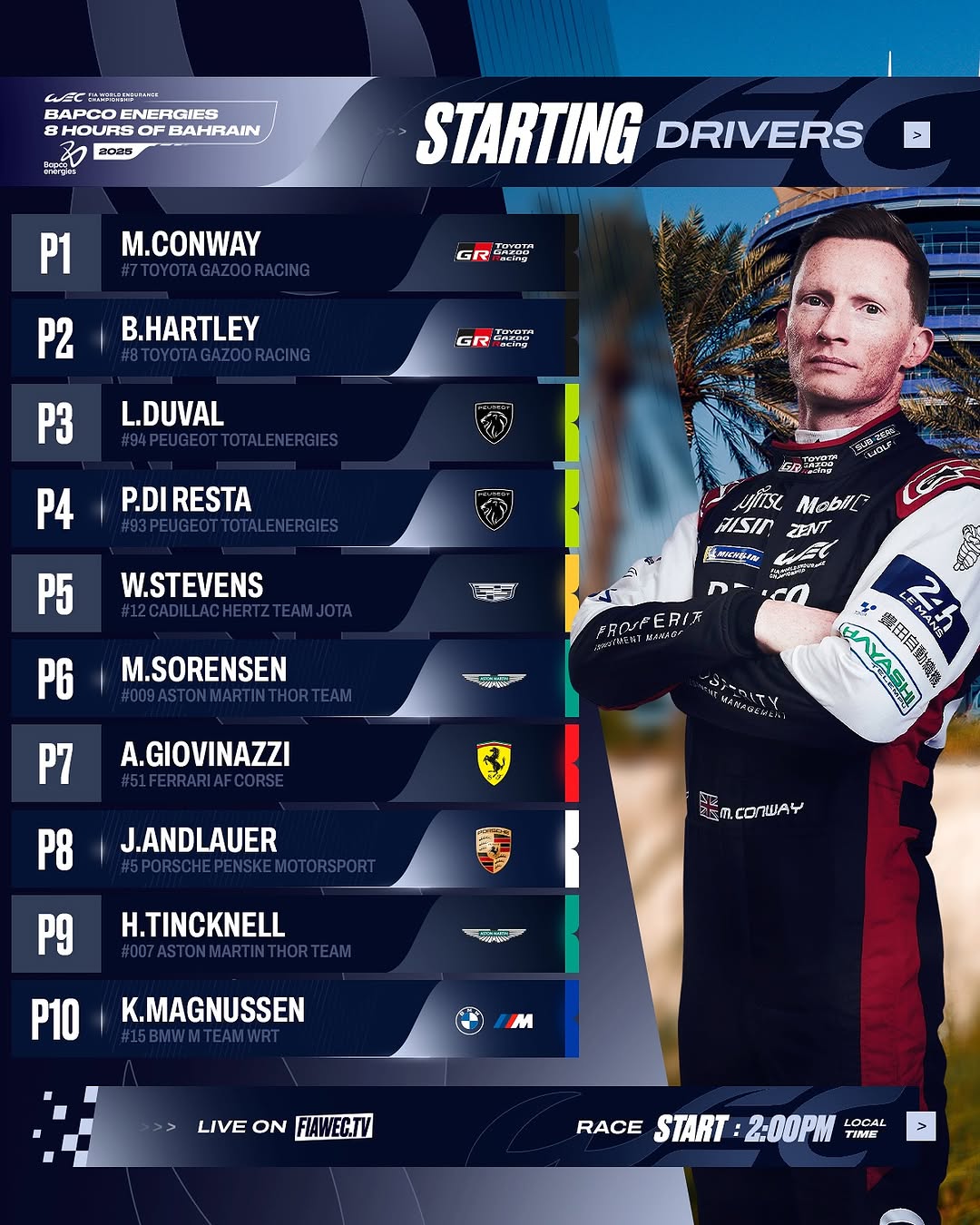Select the P10 K.Magnussen row
This screenshot has height=1225, width=980.
tap(294, 1019)
